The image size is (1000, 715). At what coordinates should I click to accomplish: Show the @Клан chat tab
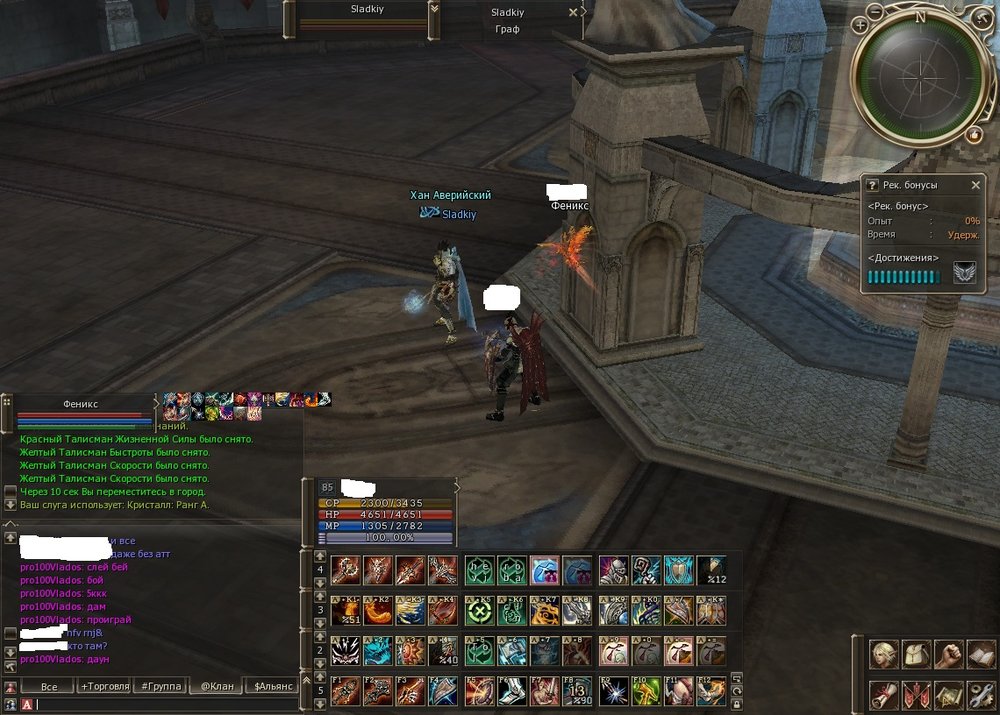click(216, 687)
